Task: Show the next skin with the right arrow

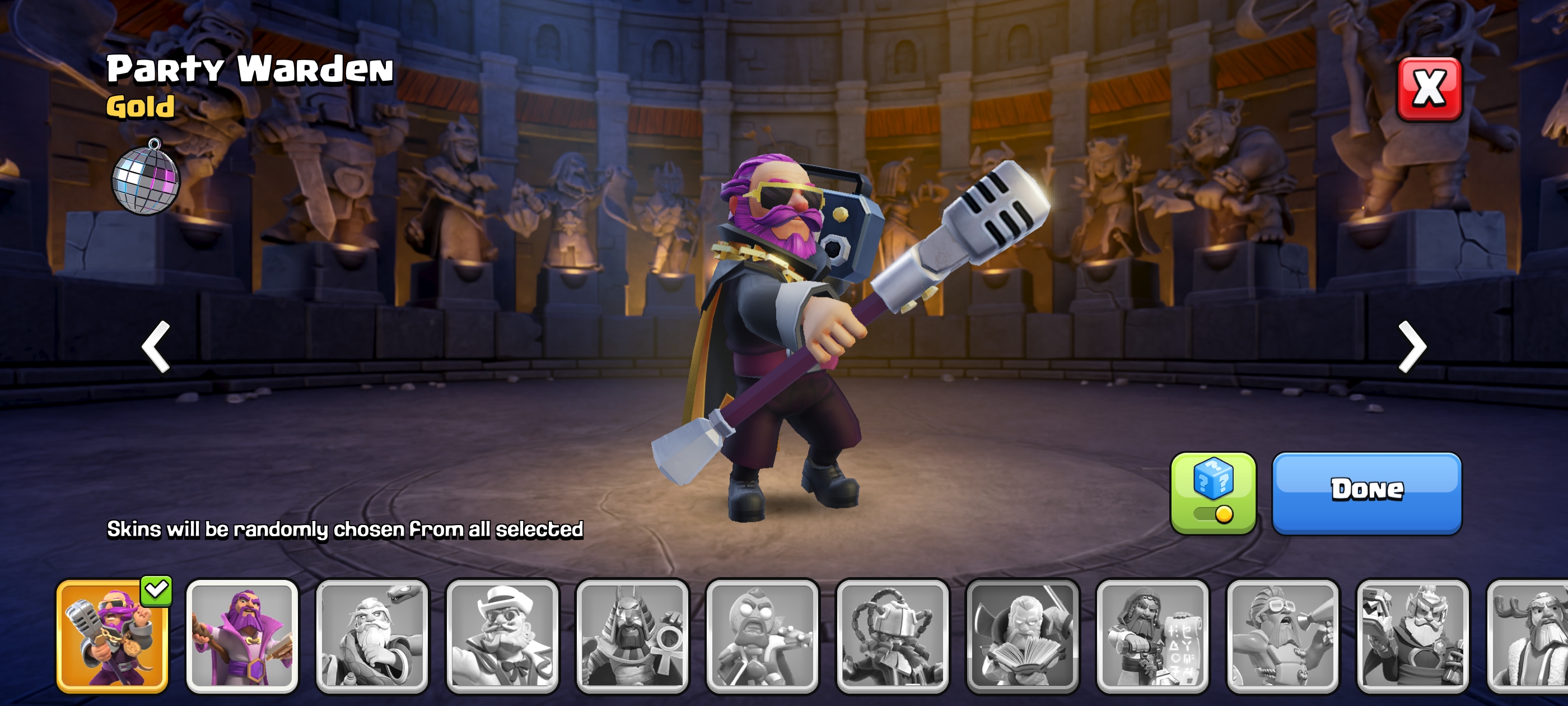Action: (x=1412, y=346)
